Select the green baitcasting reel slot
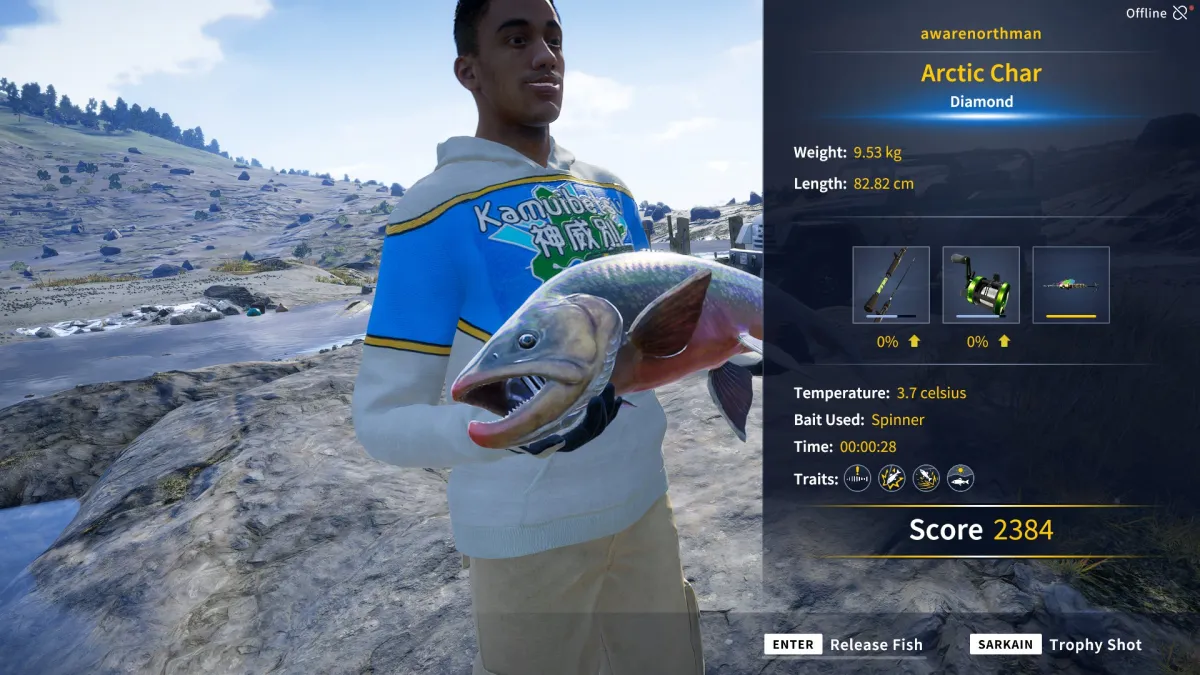This screenshot has height=675, width=1200. (980, 285)
